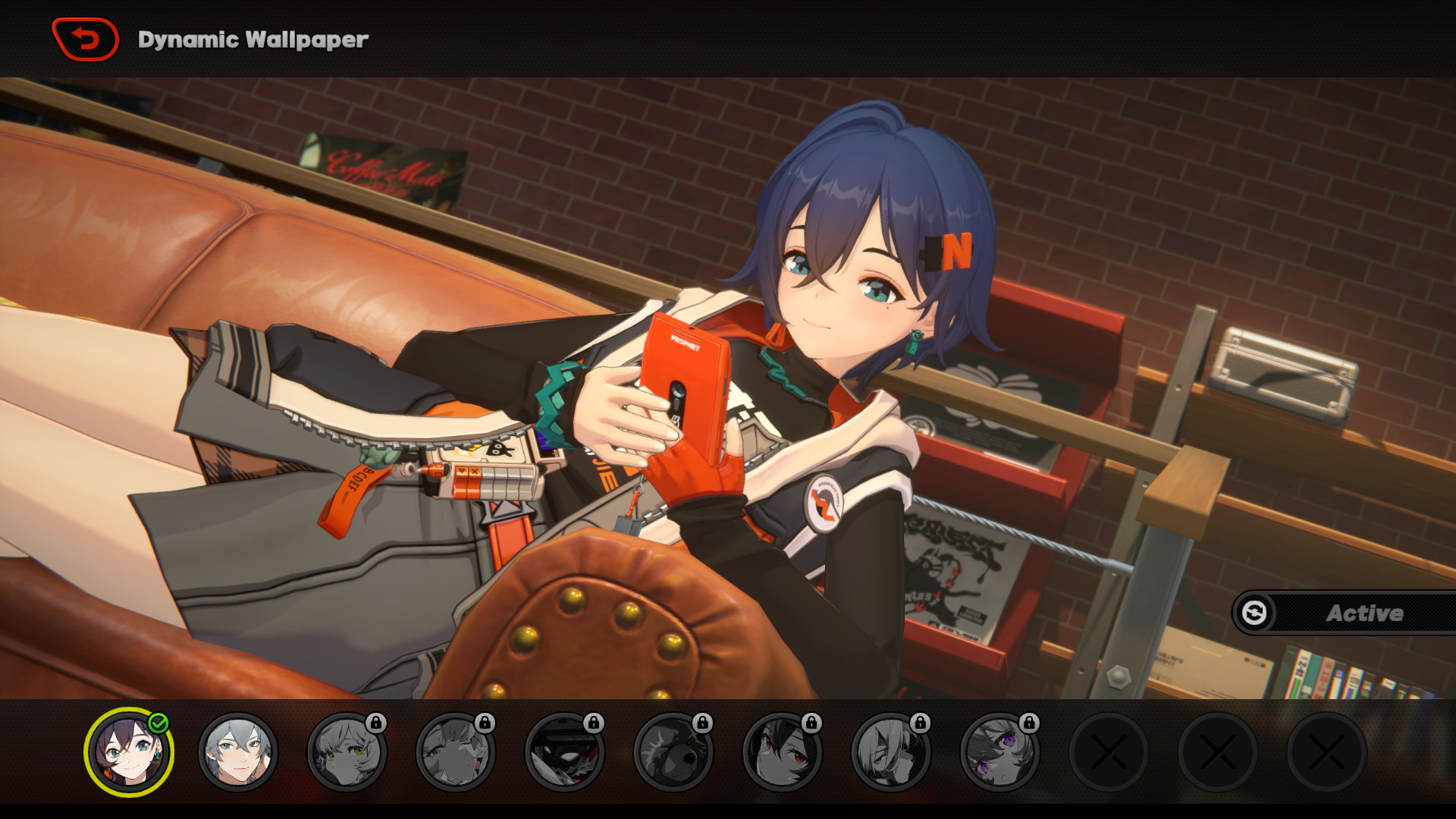The height and width of the screenshot is (819, 1456).
Task: Go back using the red return arrow
Action: 86,39
